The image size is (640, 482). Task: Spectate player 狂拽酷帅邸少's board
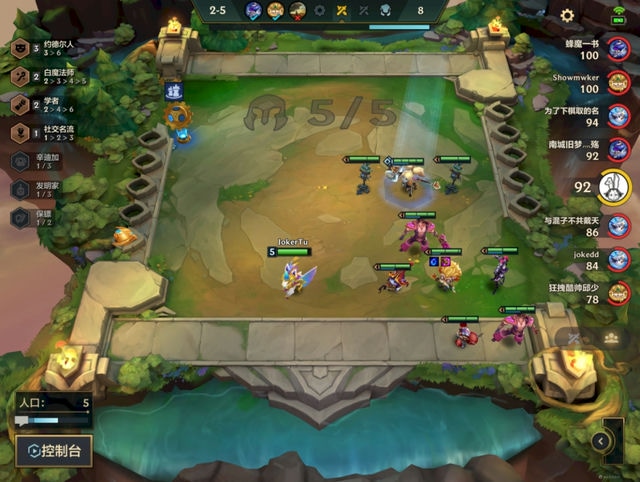coord(620,295)
